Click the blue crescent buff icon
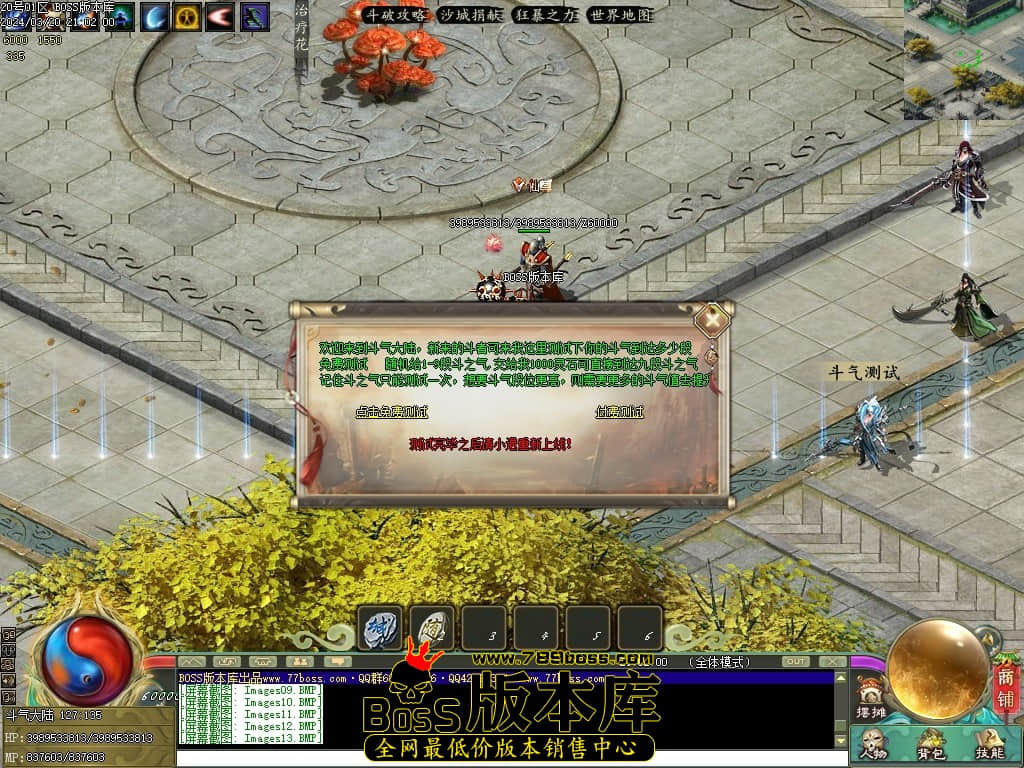Viewport: 1024px width, 768px height. (155, 16)
